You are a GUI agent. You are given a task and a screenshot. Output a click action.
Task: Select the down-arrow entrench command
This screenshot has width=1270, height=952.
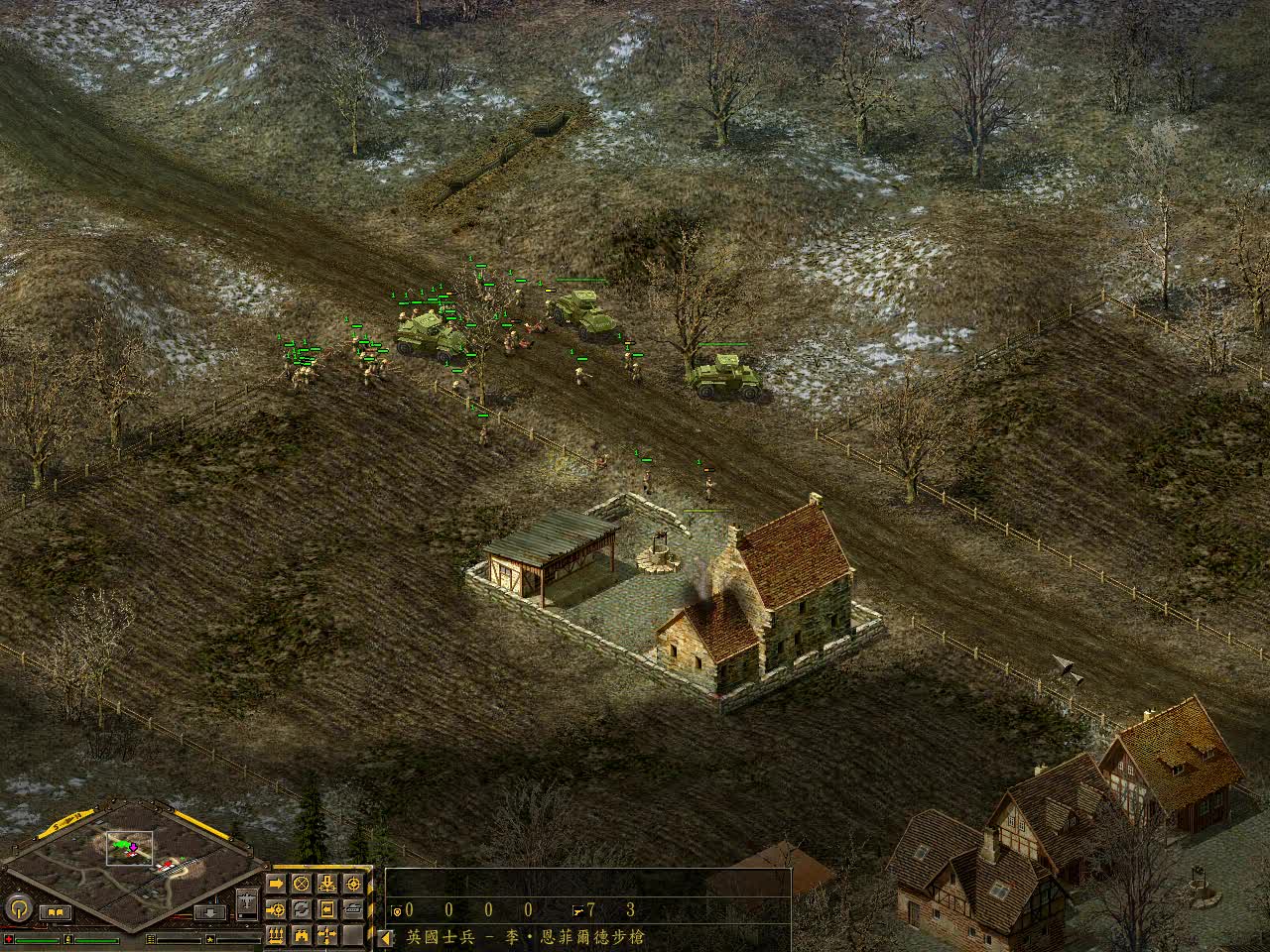pos(327,883)
